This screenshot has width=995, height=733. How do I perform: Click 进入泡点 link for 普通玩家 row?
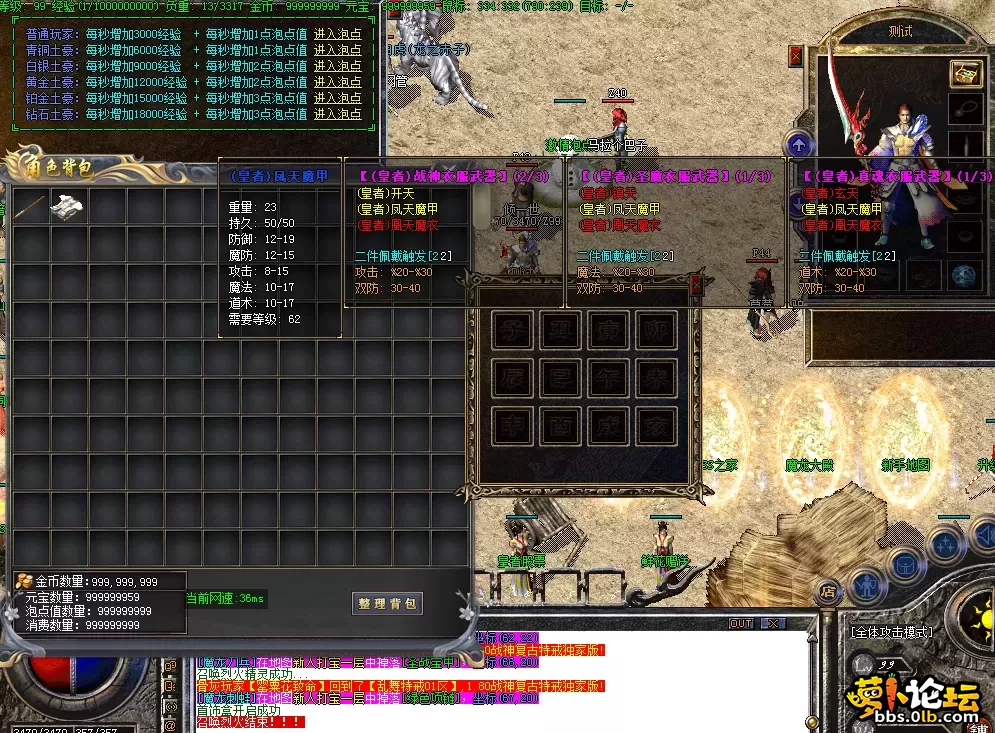337,34
